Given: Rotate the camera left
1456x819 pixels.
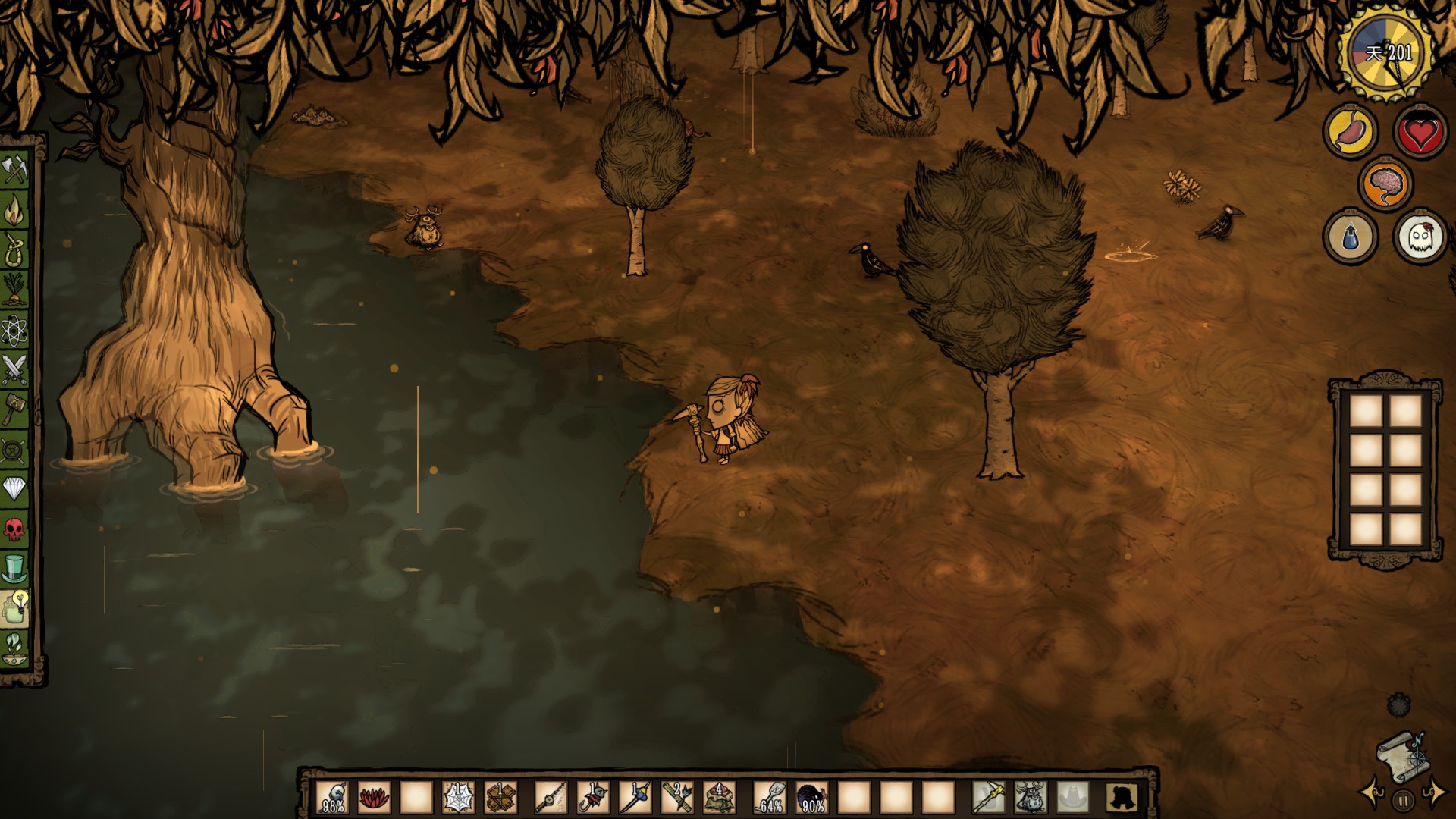Looking at the screenshot, I should point(1372,793).
